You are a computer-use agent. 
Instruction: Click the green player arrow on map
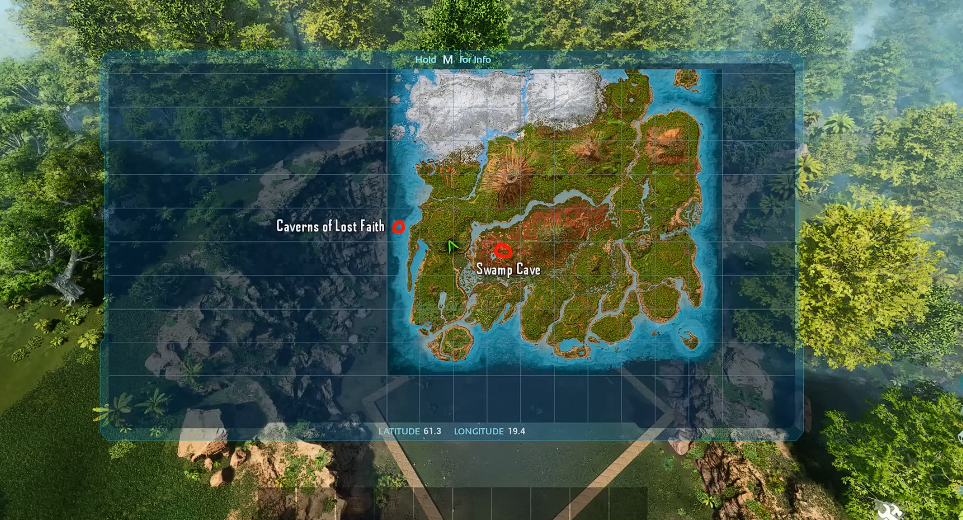[453, 244]
